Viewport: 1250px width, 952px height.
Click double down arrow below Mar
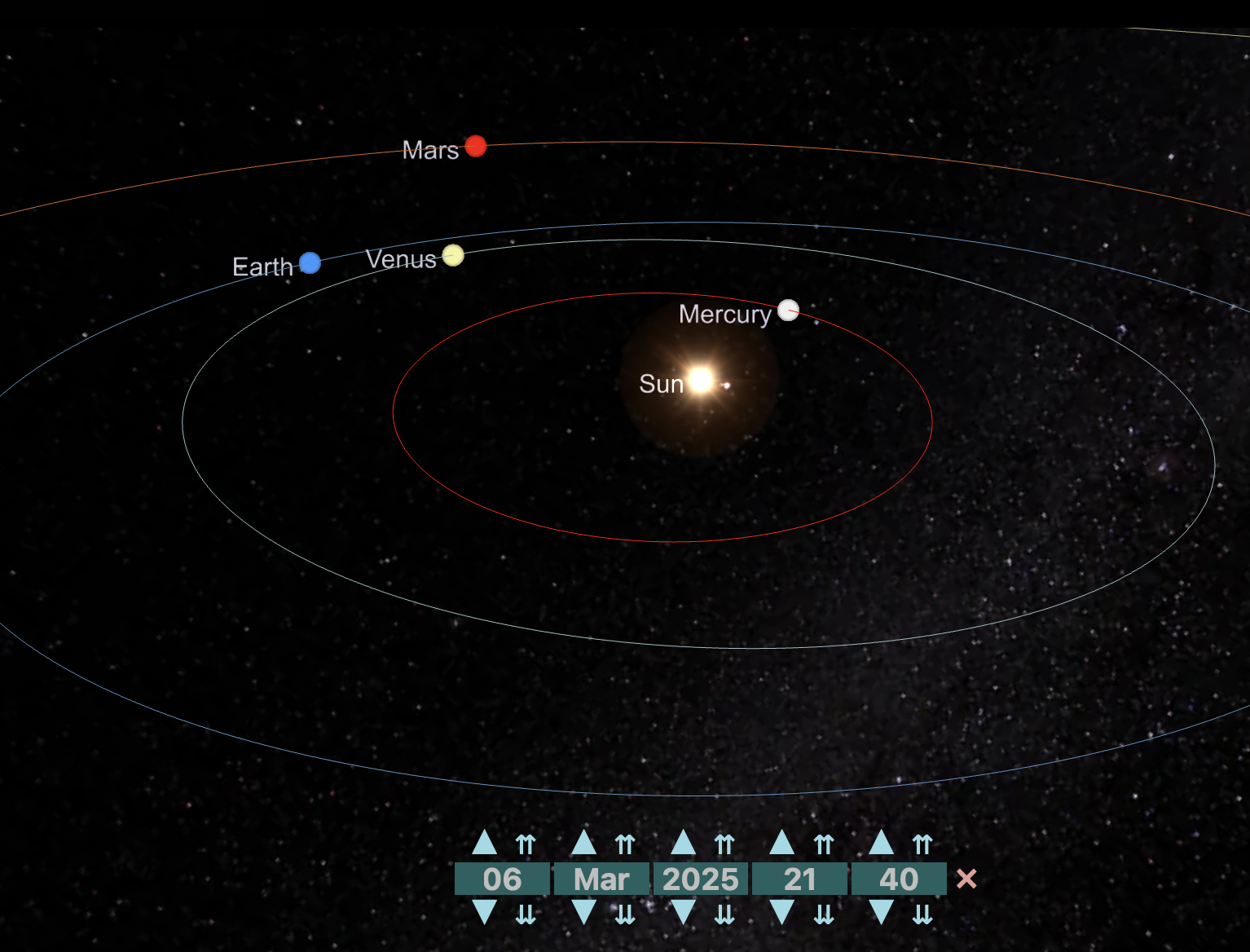625,915
